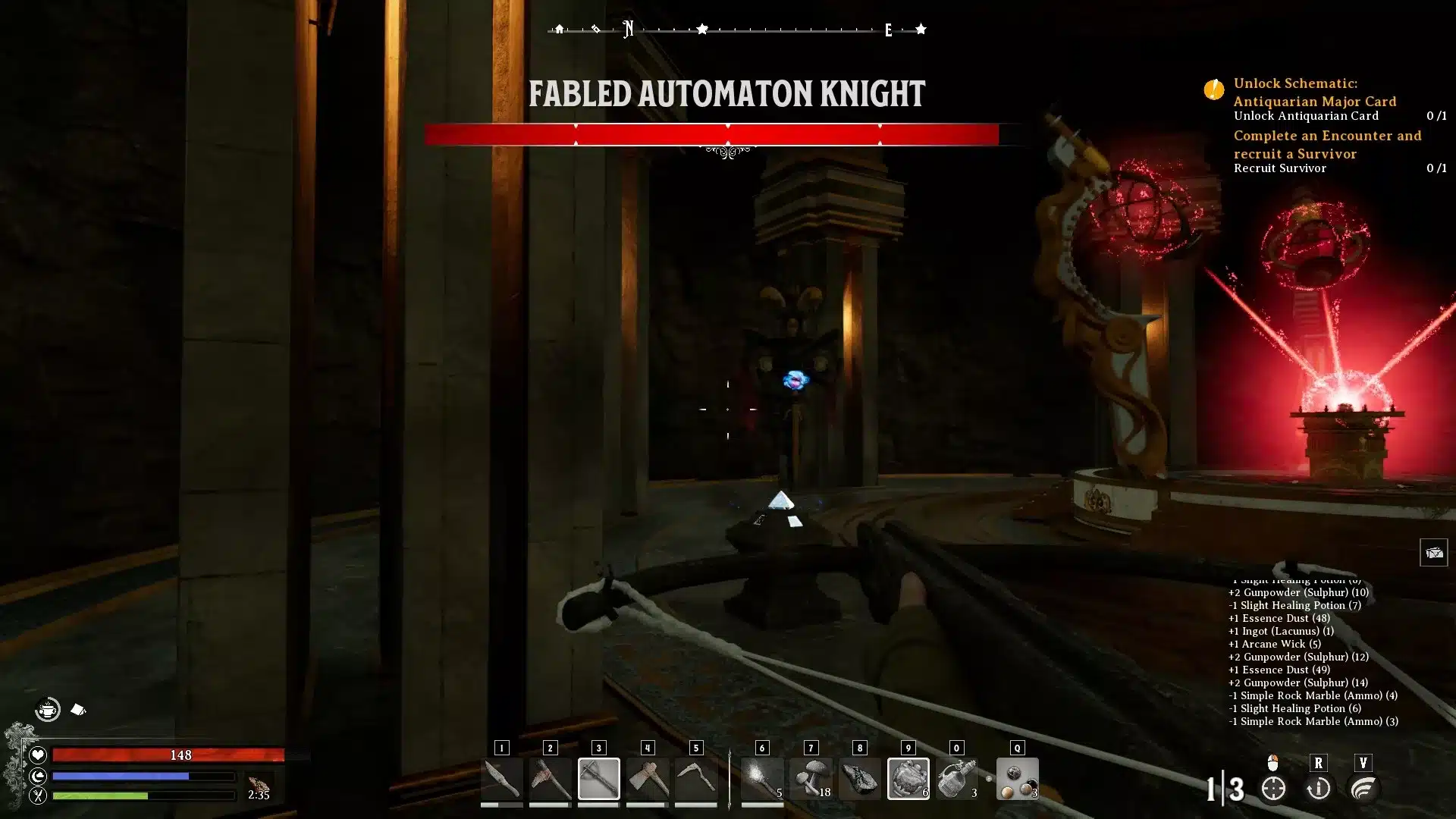The width and height of the screenshot is (1456, 819).
Task: Select the sickle in hotbar slot 5
Action: click(695, 779)
